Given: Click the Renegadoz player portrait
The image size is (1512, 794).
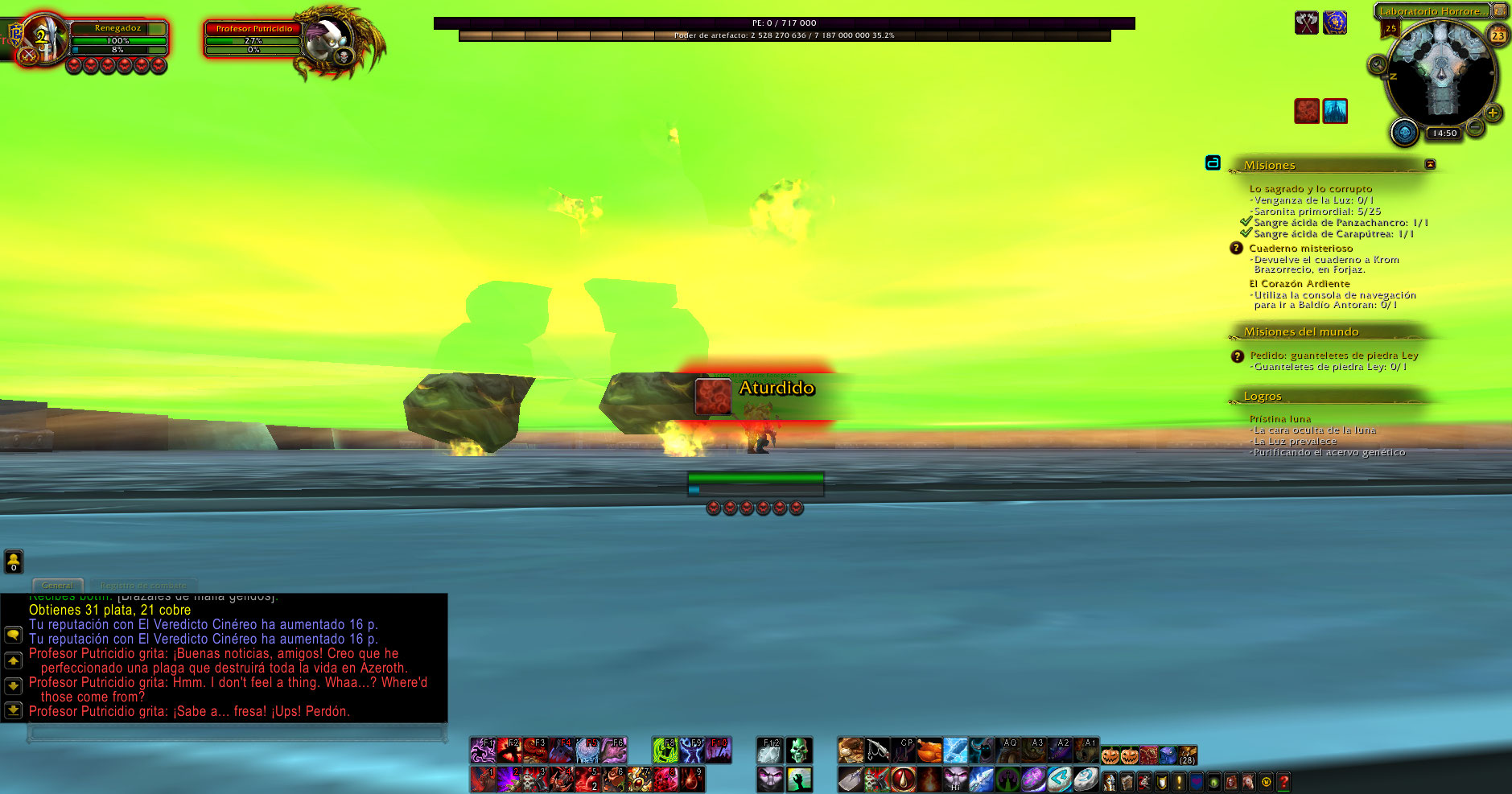Looking at the screenshot, I should pos(40,38).
